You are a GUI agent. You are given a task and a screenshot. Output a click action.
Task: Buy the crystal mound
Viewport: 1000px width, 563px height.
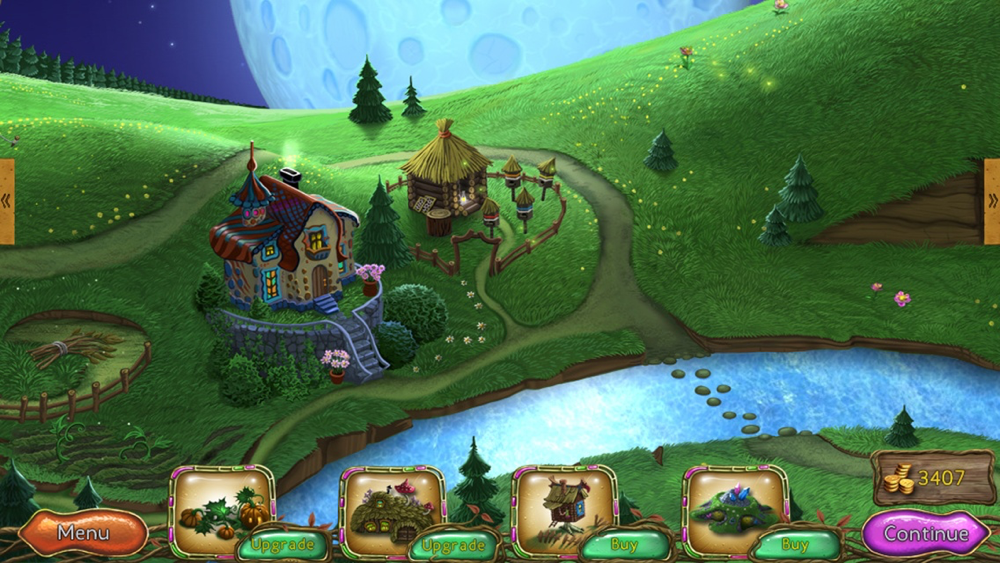click(x=795, y=546)
